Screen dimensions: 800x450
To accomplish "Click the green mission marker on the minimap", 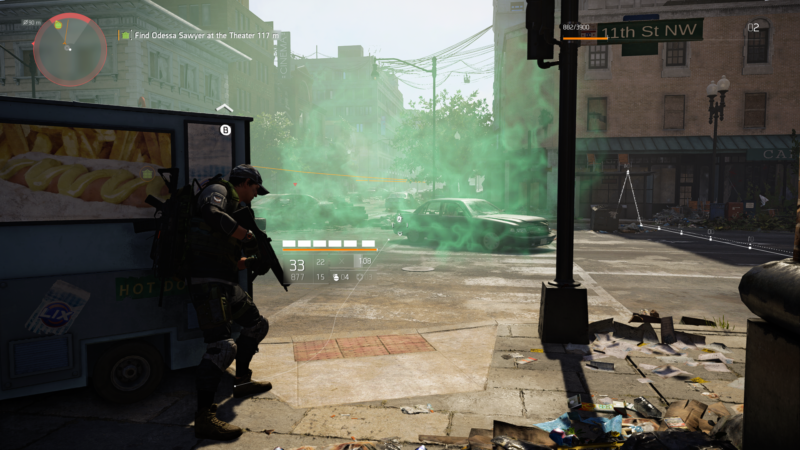I will point(58,24).
